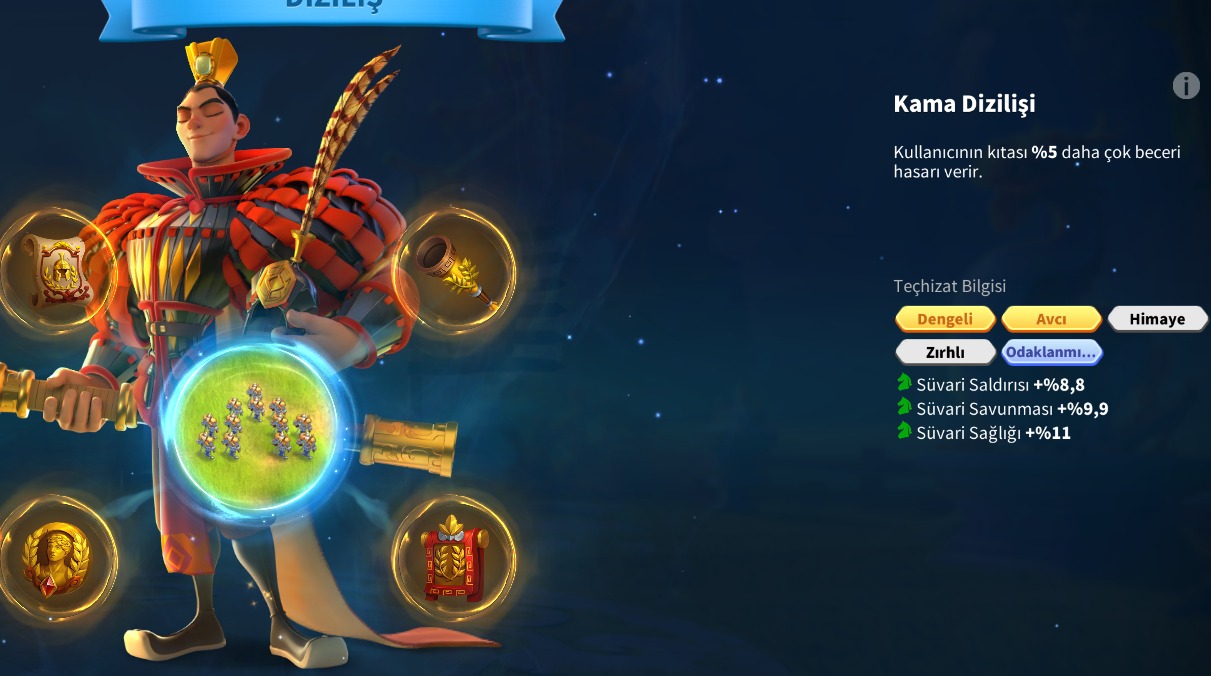This screenshot has width=1211, height=676.
Task: Choose the Avcı equipment tag
Action: [1051, 319]
